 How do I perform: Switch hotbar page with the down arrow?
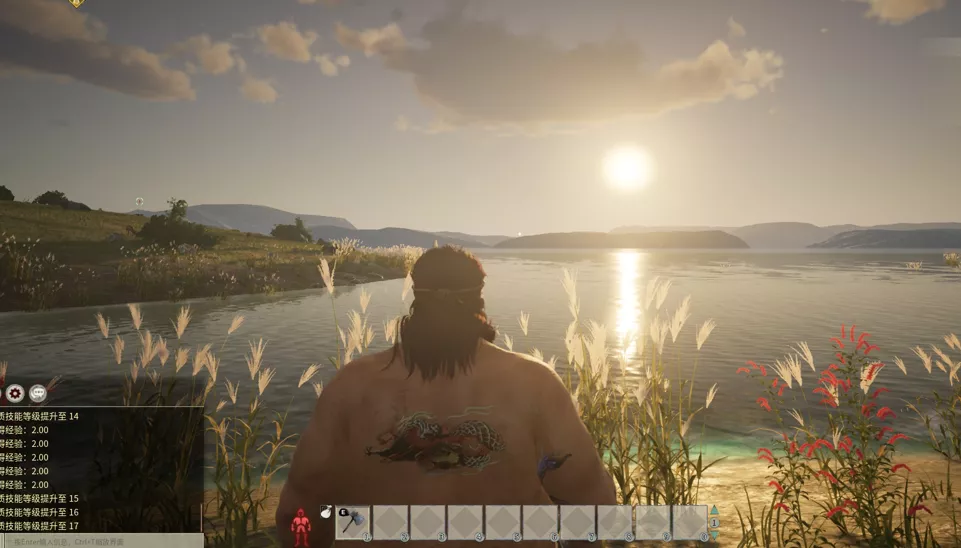(714, 534)
